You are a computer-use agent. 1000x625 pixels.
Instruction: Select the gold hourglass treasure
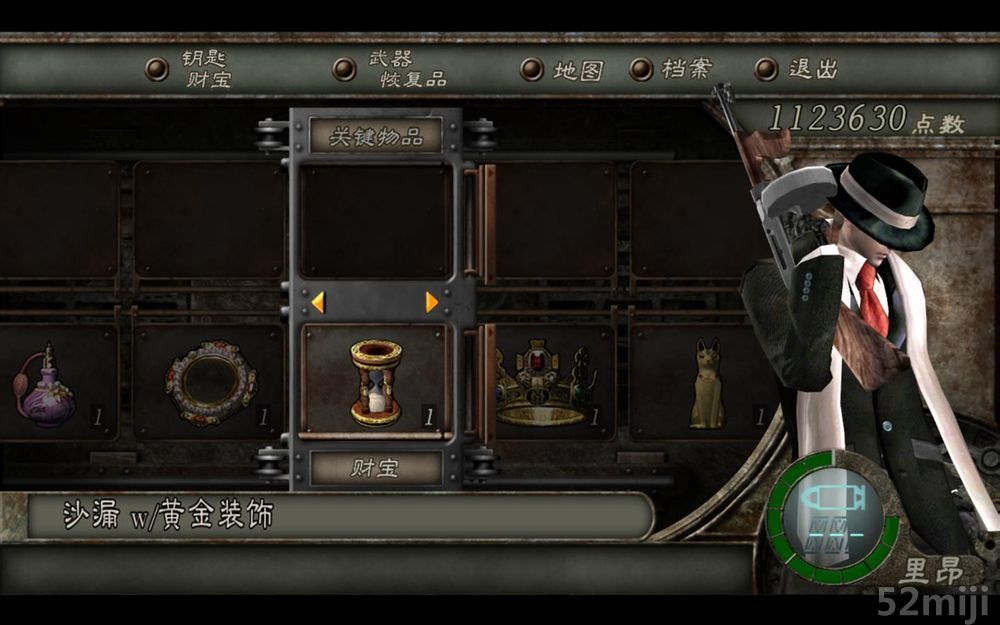click(x=375, y=382)
